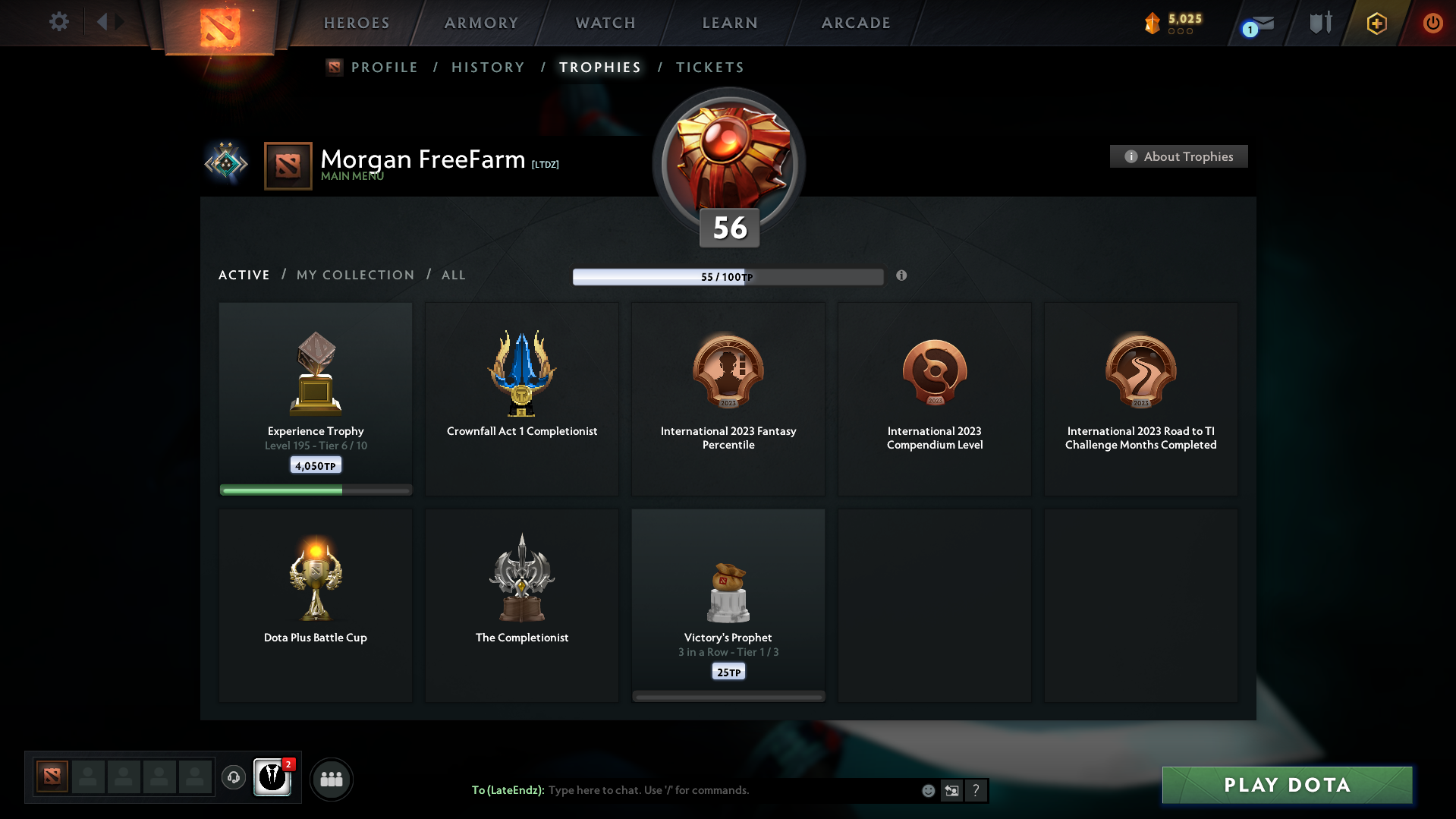Open the shield and sword guides icon

point(1319,23)
